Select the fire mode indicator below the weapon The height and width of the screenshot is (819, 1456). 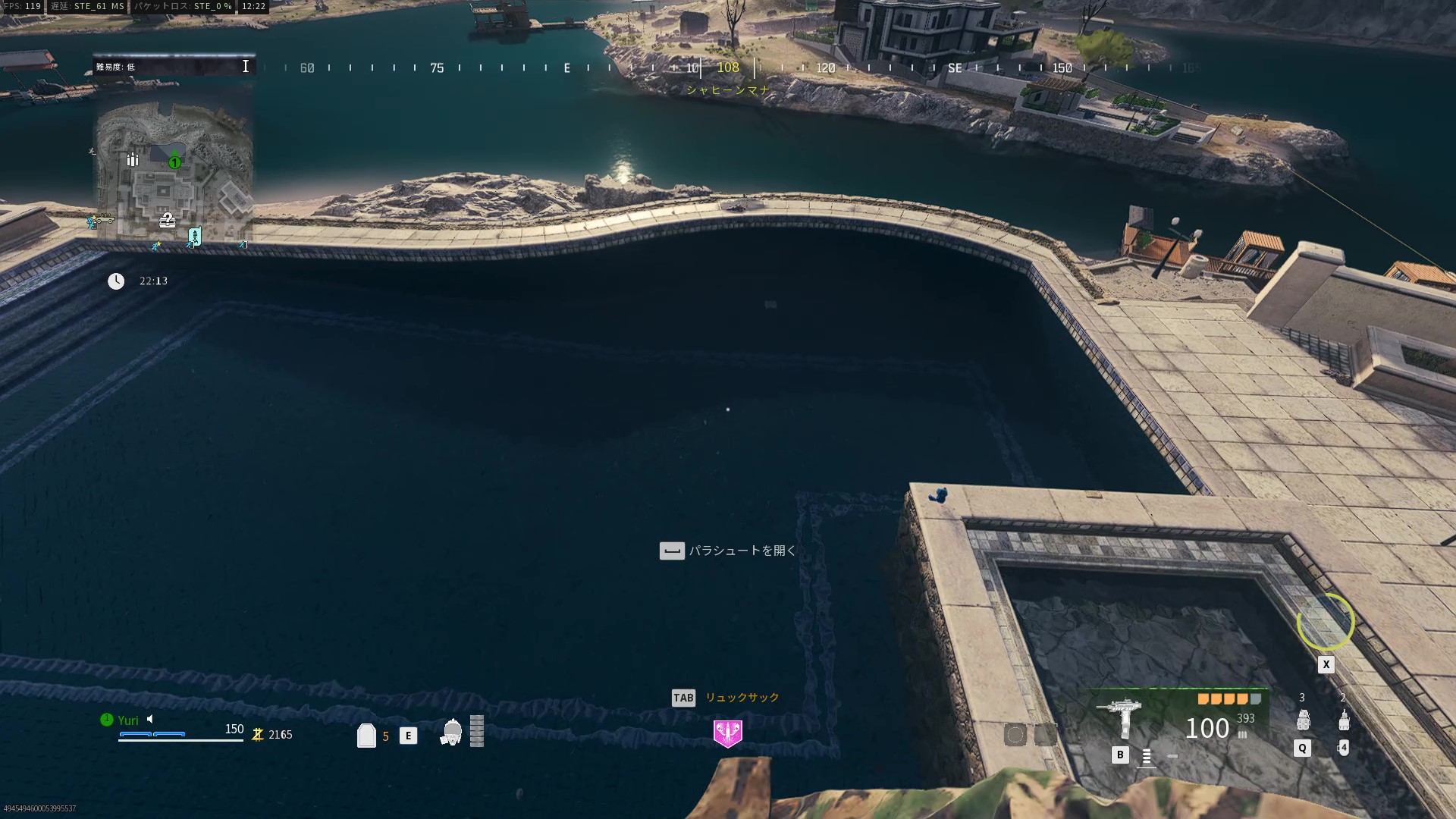(x=1147, y=756)
